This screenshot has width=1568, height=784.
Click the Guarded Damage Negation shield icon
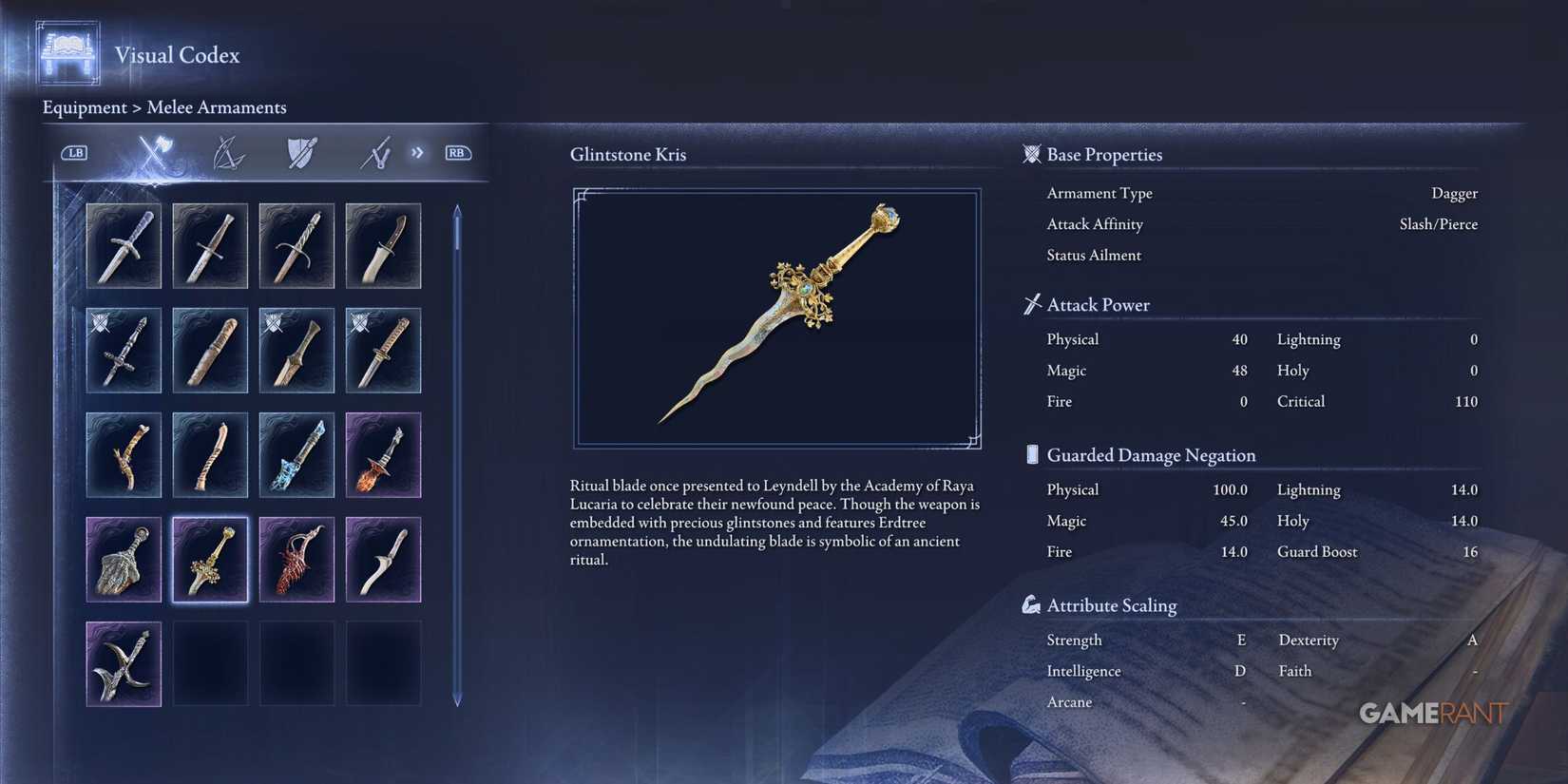1031,454
